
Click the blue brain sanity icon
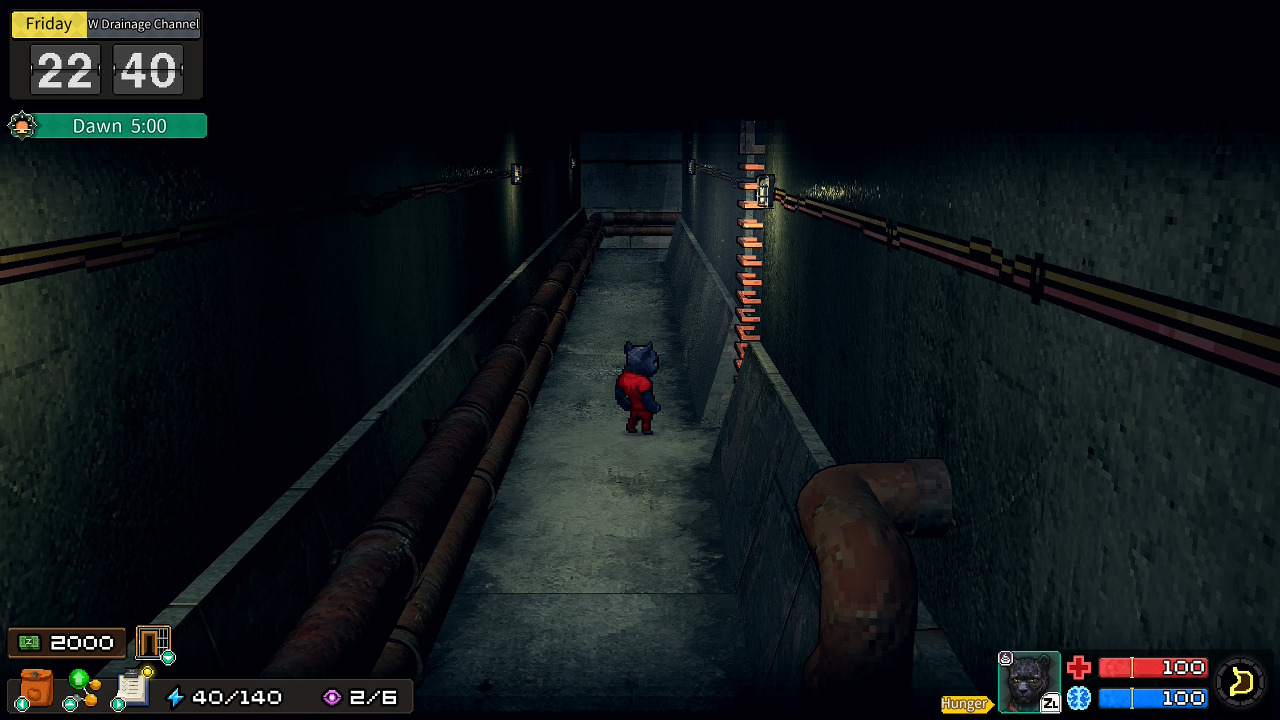pos(1079,697)
